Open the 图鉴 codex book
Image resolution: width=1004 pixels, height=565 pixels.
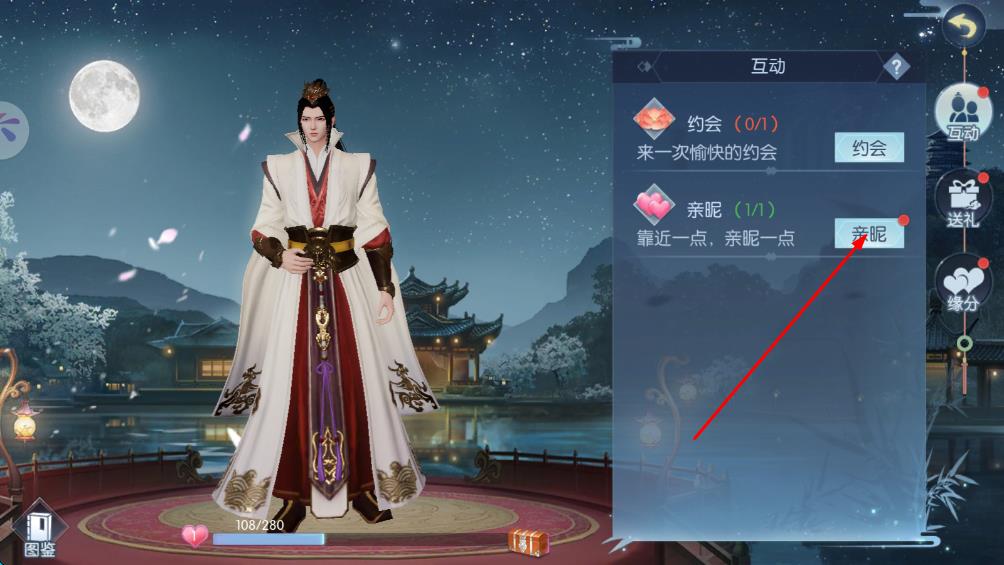(40, 528)
